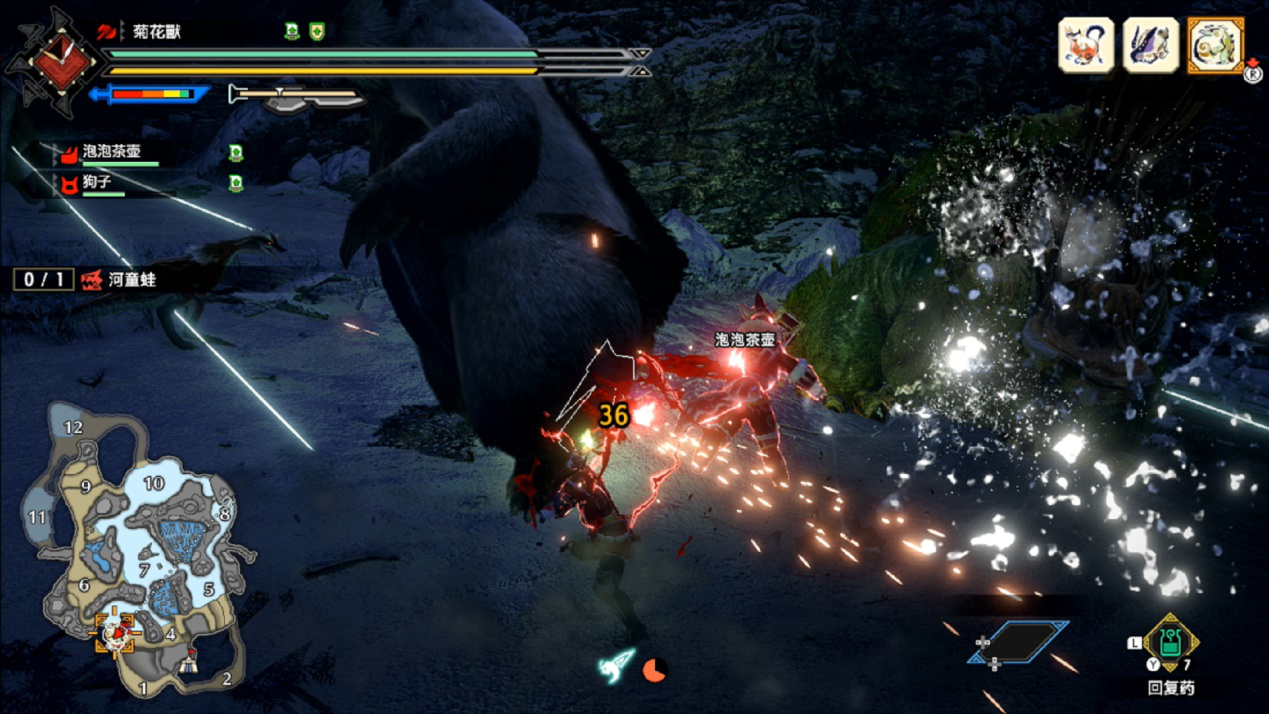The height and width of the screenshot is (714, 1269).
Task: Select party member 泡泡茶壶 in the list
Action: click(112, 152)
